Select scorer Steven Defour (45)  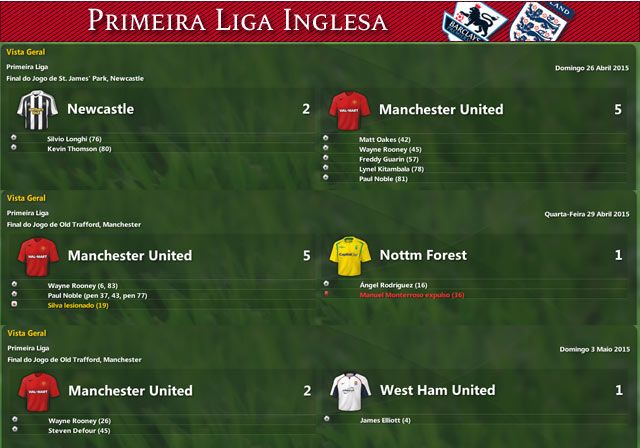pyautogui.click(x=79, y=430)
